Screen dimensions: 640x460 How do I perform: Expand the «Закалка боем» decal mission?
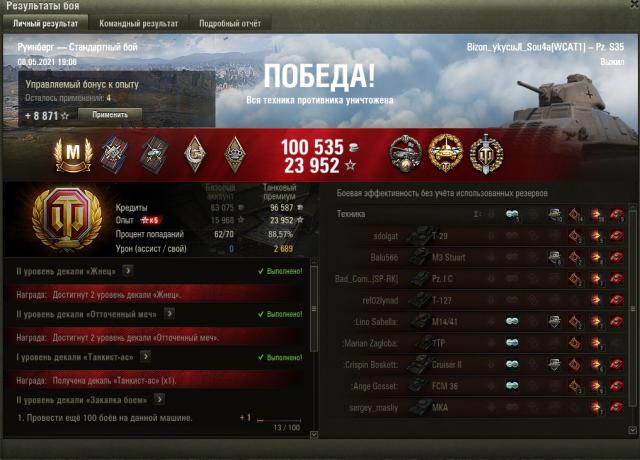point(159,400)
